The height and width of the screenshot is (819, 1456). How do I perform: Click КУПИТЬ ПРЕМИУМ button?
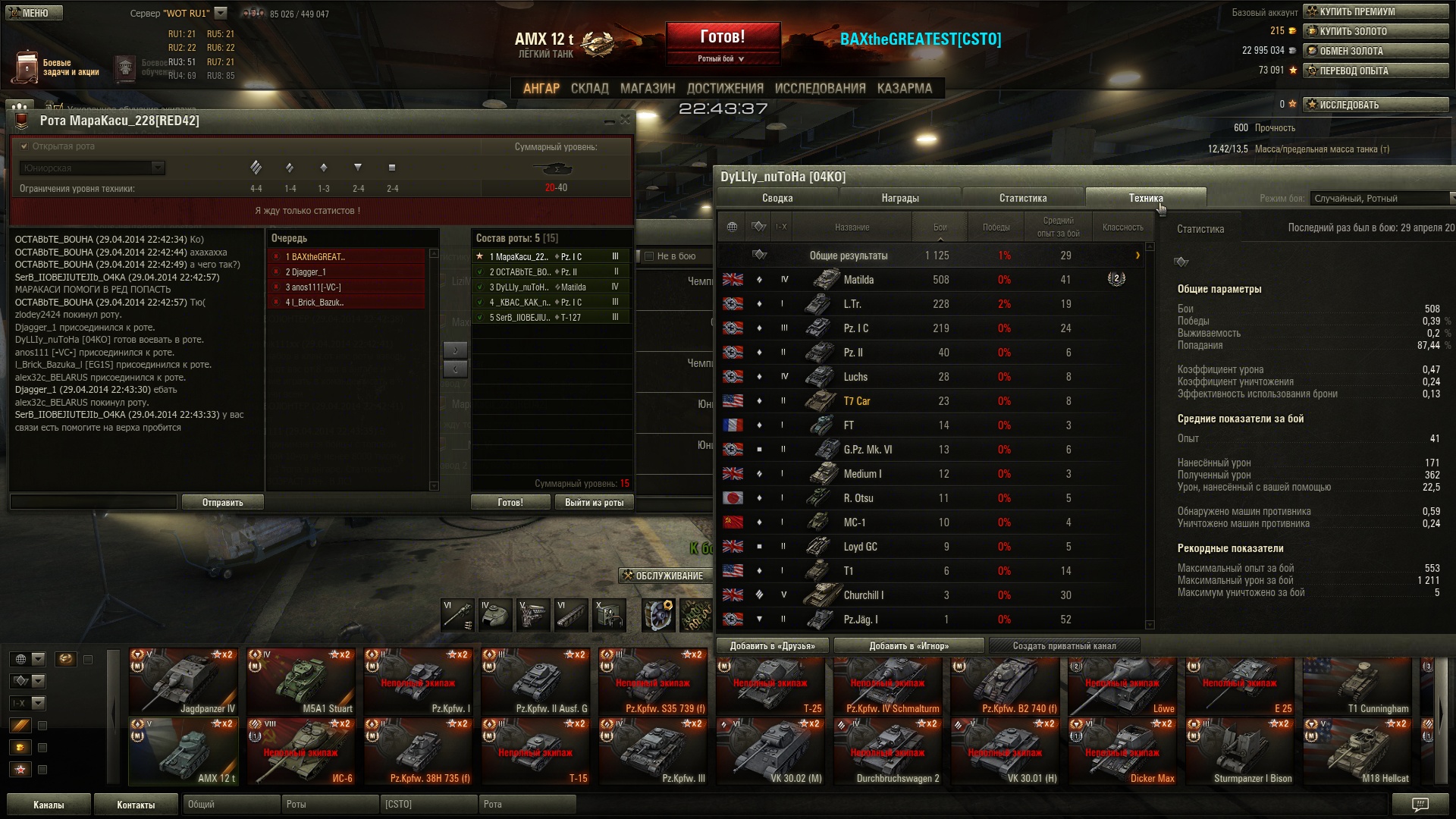coord(1375,11)
